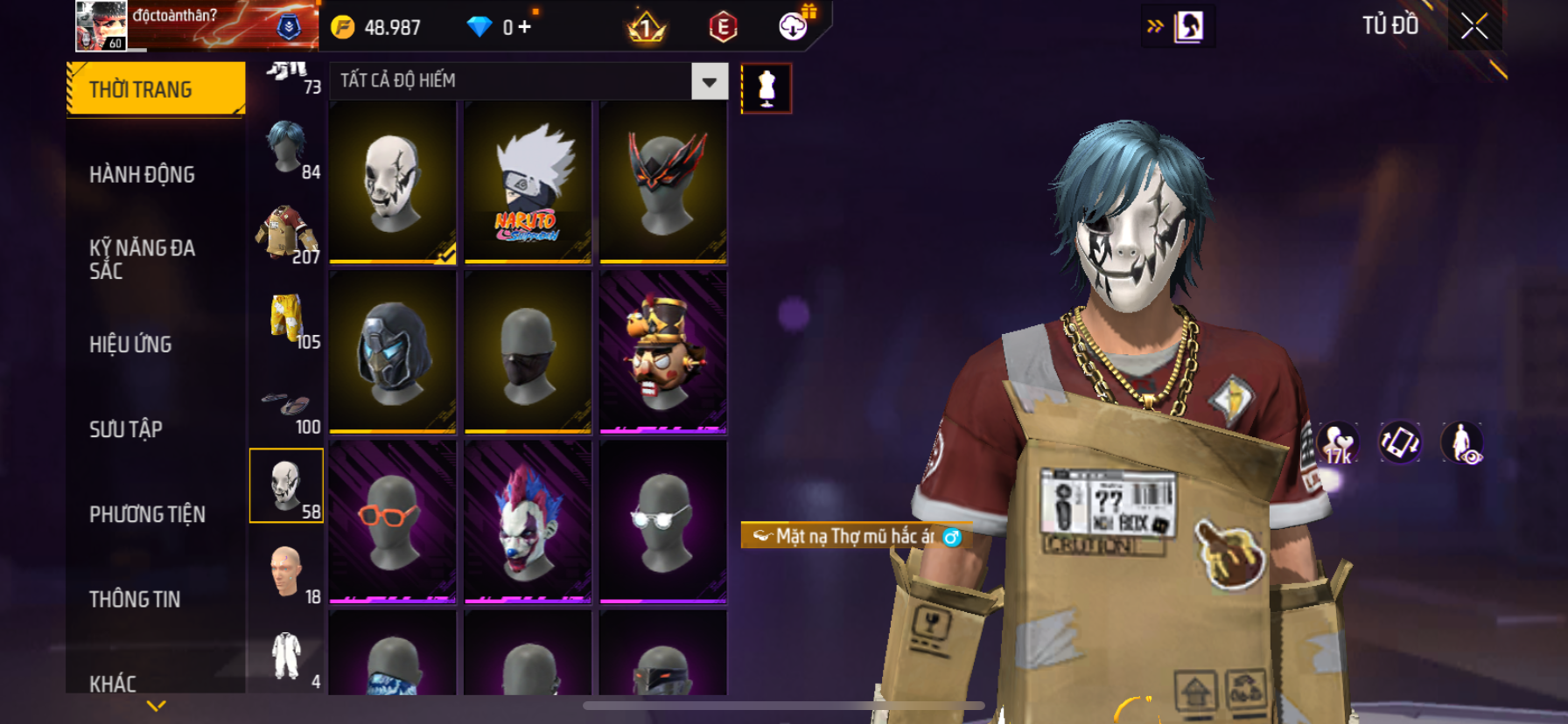Open the player profile avatar

101,25
